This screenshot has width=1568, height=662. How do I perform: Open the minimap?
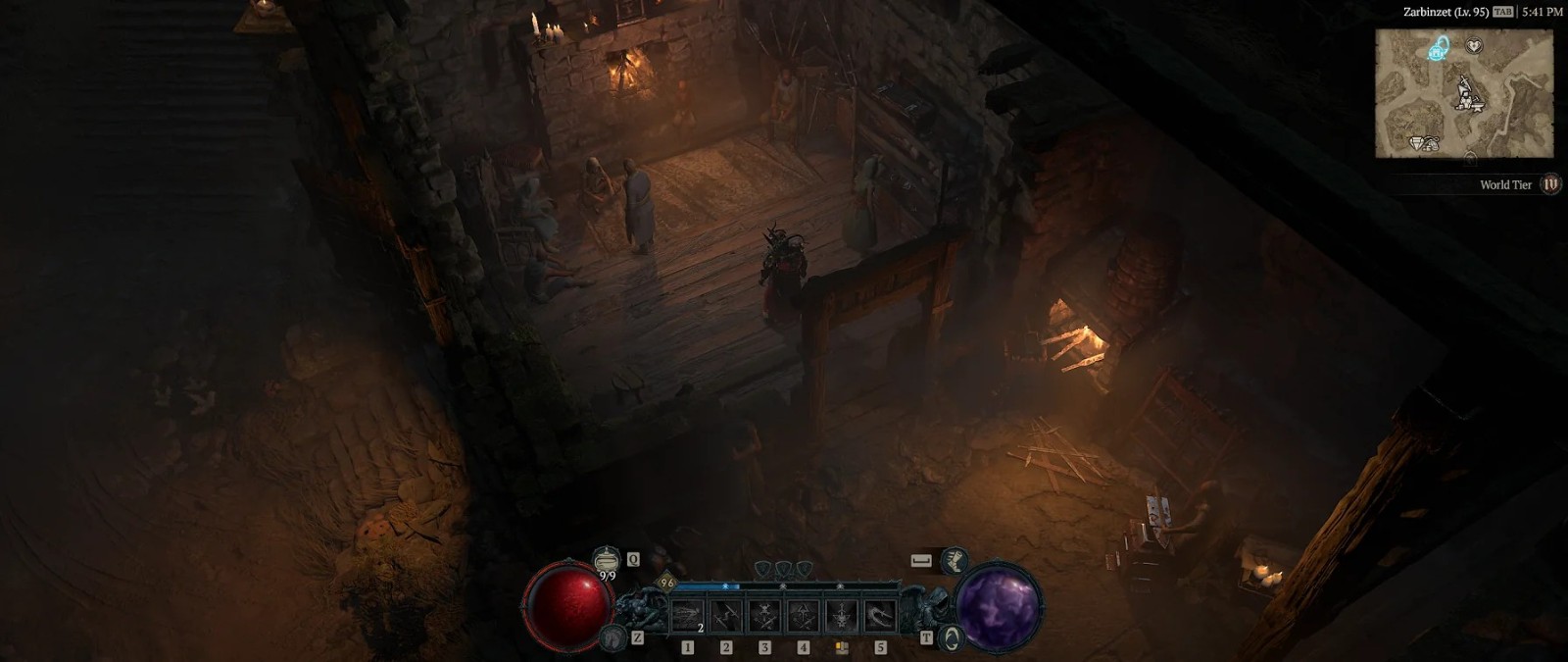[1464, 93]
